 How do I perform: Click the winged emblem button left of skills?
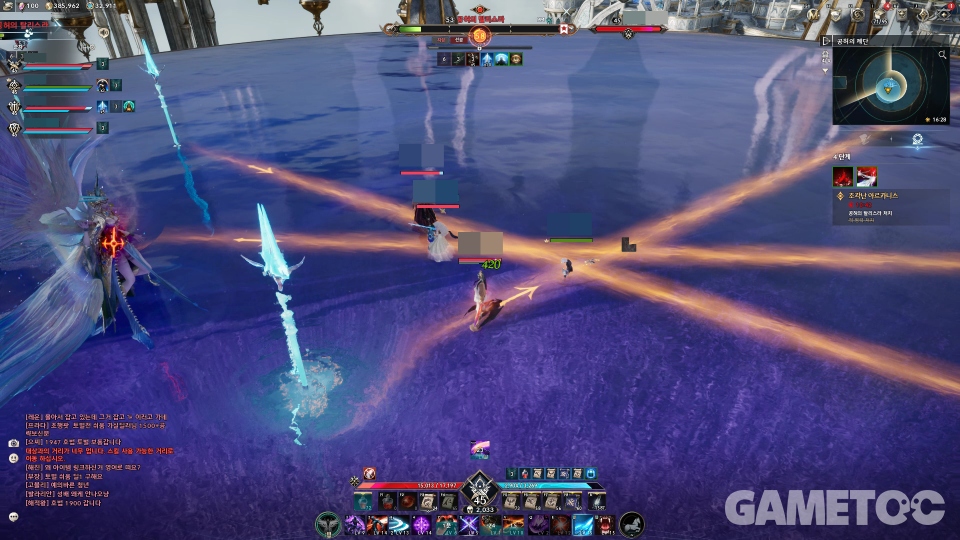click(327, 524)
